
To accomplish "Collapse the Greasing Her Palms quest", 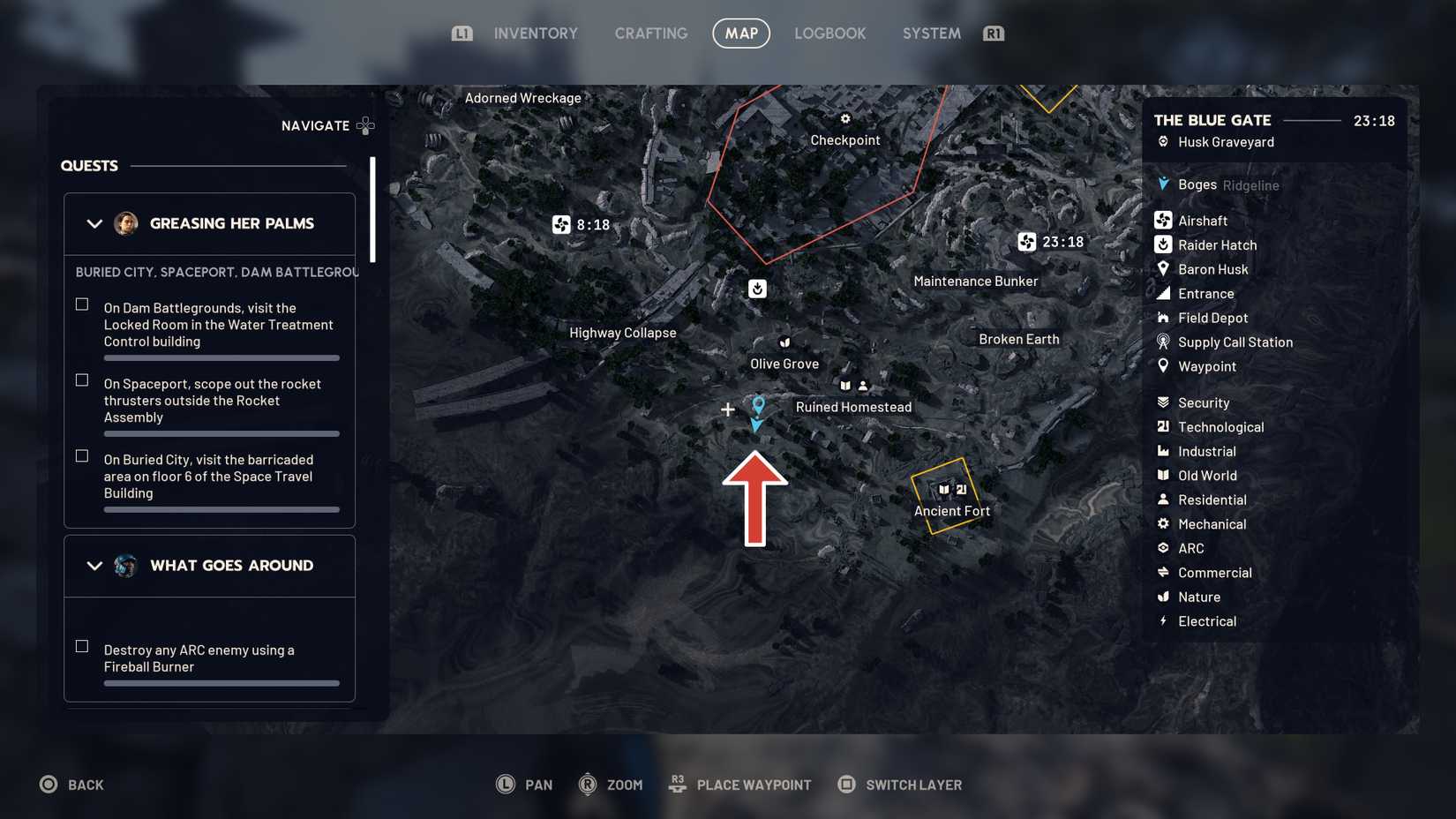I will pyautogui.click(x=94, y=223).
